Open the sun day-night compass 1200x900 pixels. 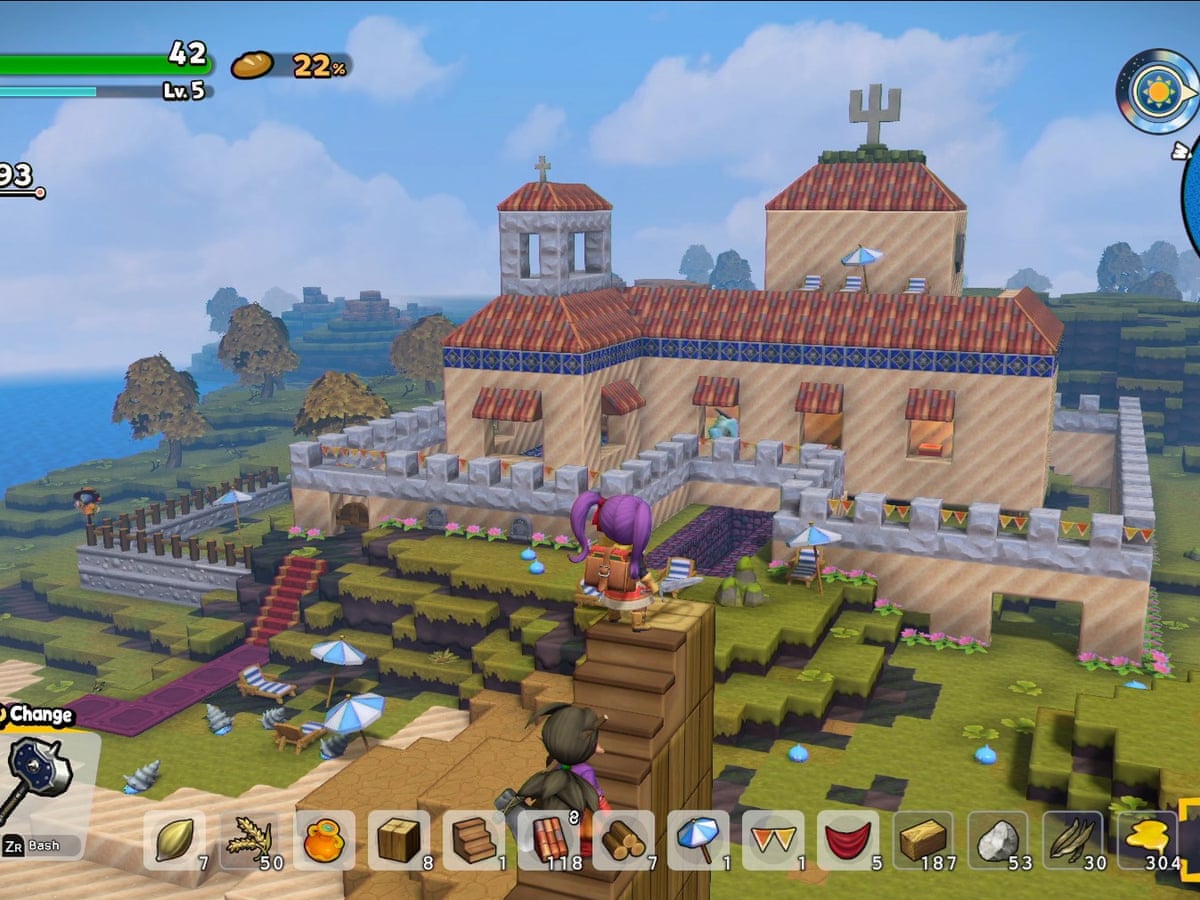coord(1157,92)
